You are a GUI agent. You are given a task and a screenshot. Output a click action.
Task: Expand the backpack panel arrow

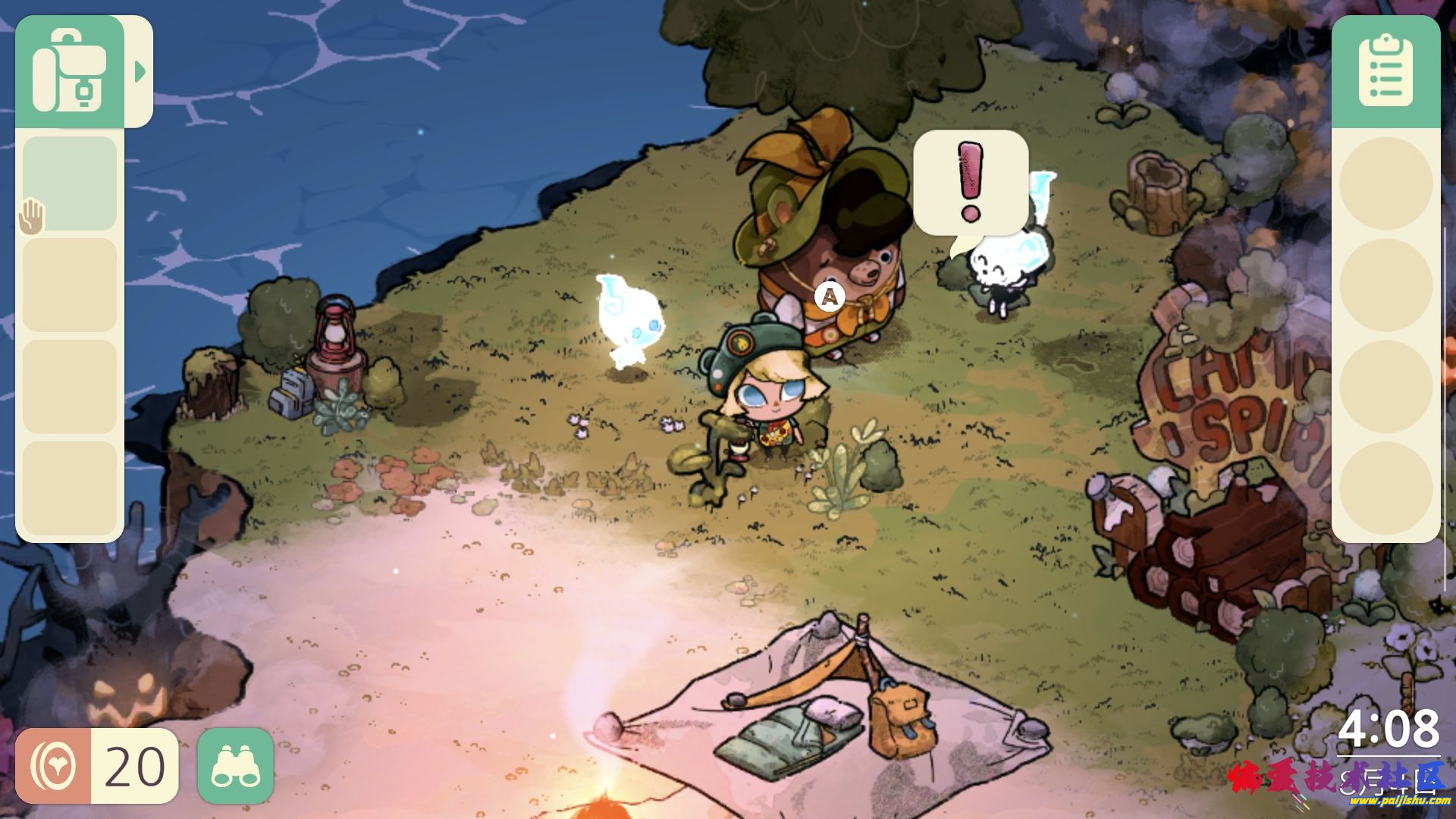click(140, 72)
